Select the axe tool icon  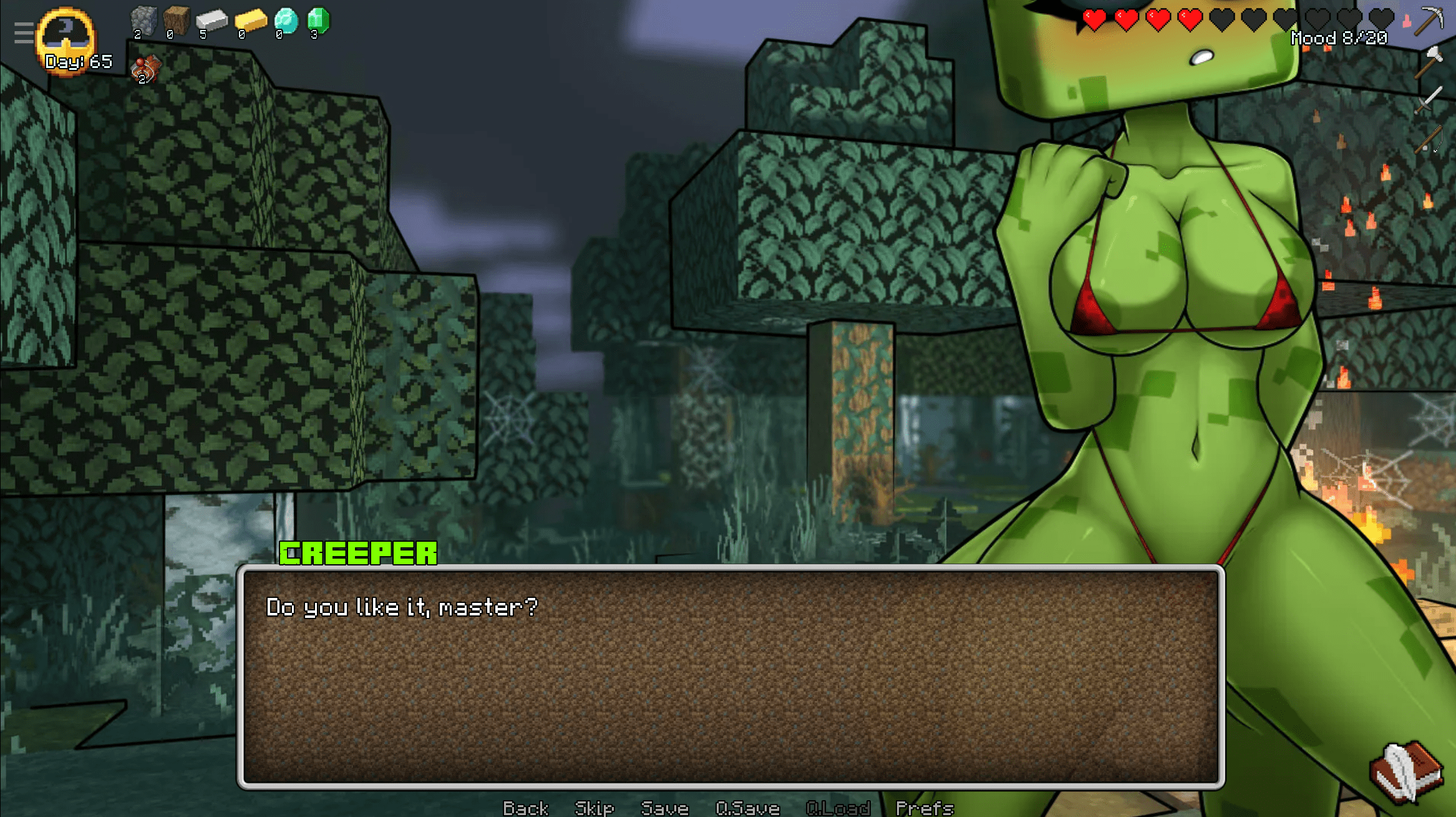click(x=1429, y=61)
